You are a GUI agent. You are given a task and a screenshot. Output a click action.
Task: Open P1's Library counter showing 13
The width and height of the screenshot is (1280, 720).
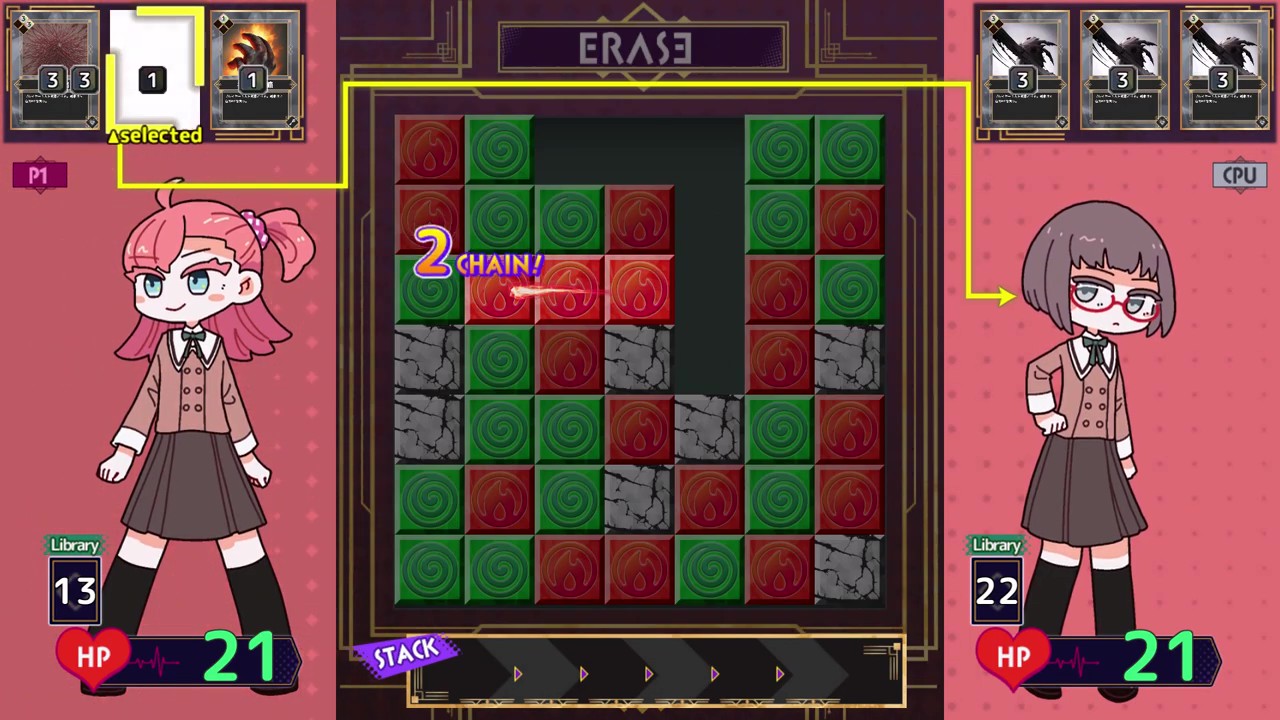[74, 590]
